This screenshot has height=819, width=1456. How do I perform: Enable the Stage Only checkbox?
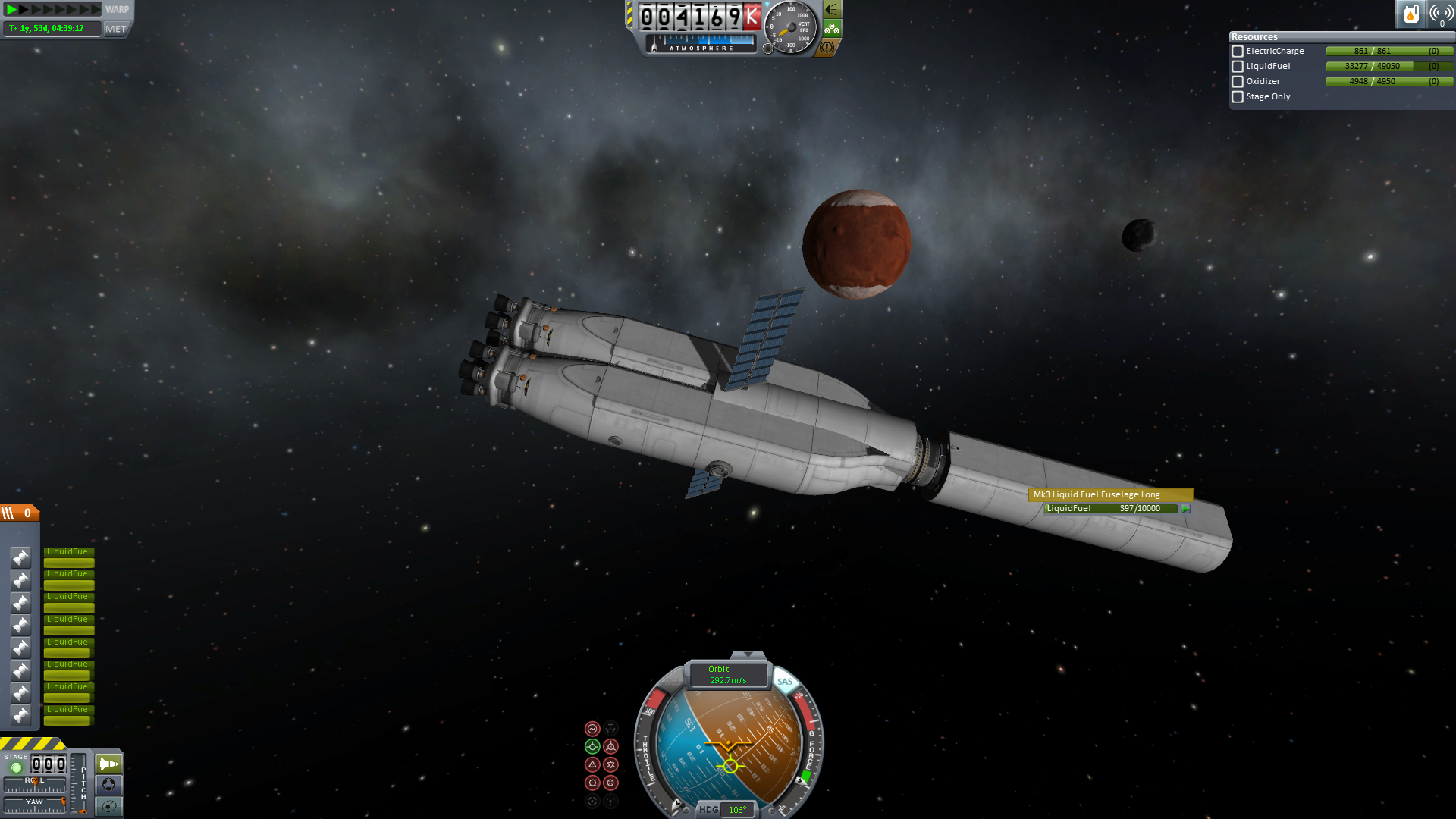pyautogui.click(x=1238, y=97)
